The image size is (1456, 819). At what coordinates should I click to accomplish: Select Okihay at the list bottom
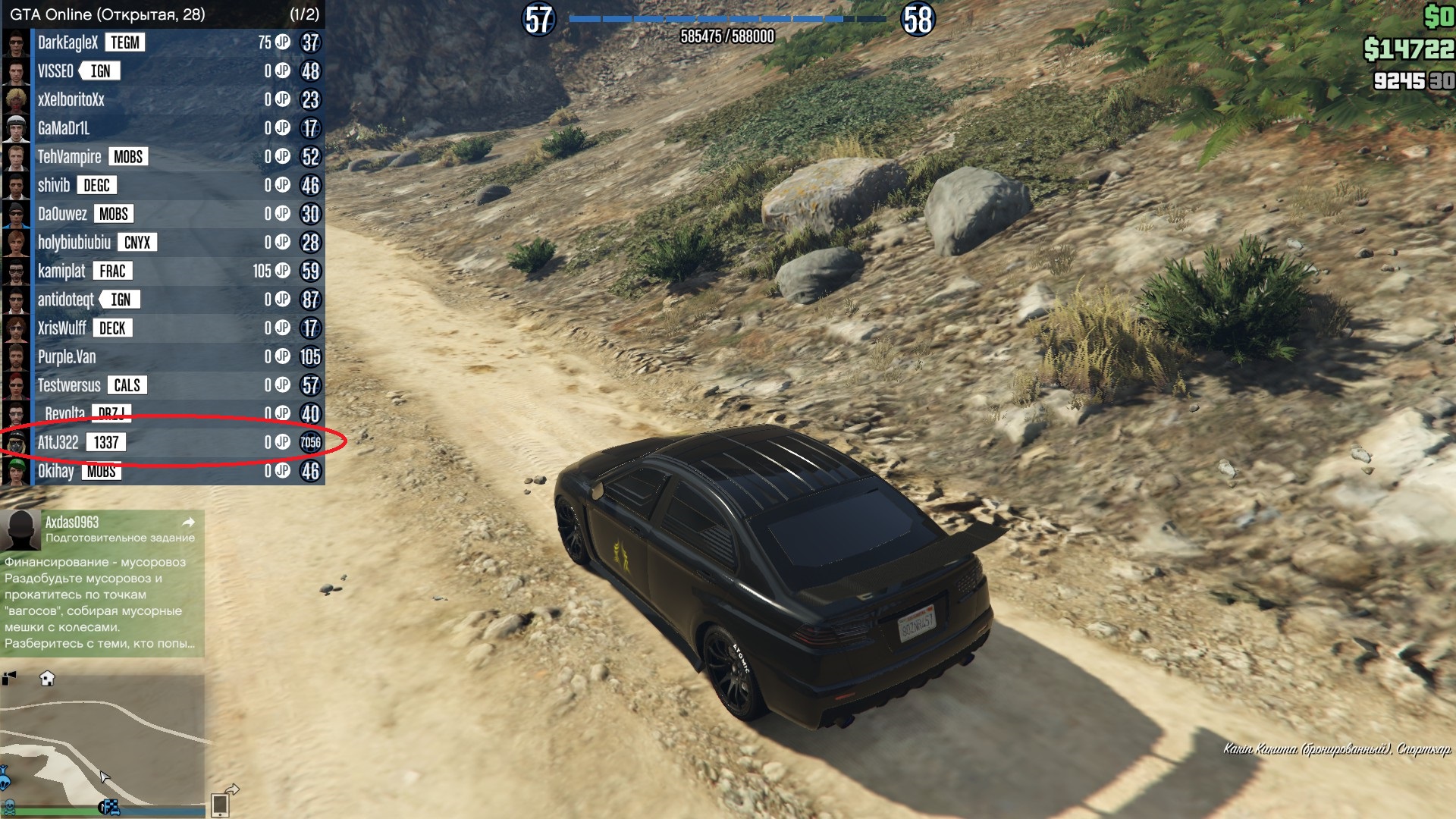tap(163, 471)
